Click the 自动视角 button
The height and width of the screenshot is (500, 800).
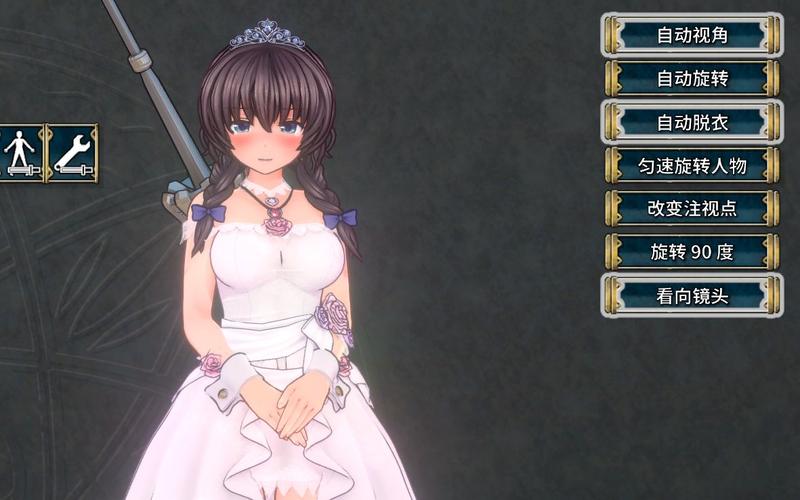tap(692, 35)
